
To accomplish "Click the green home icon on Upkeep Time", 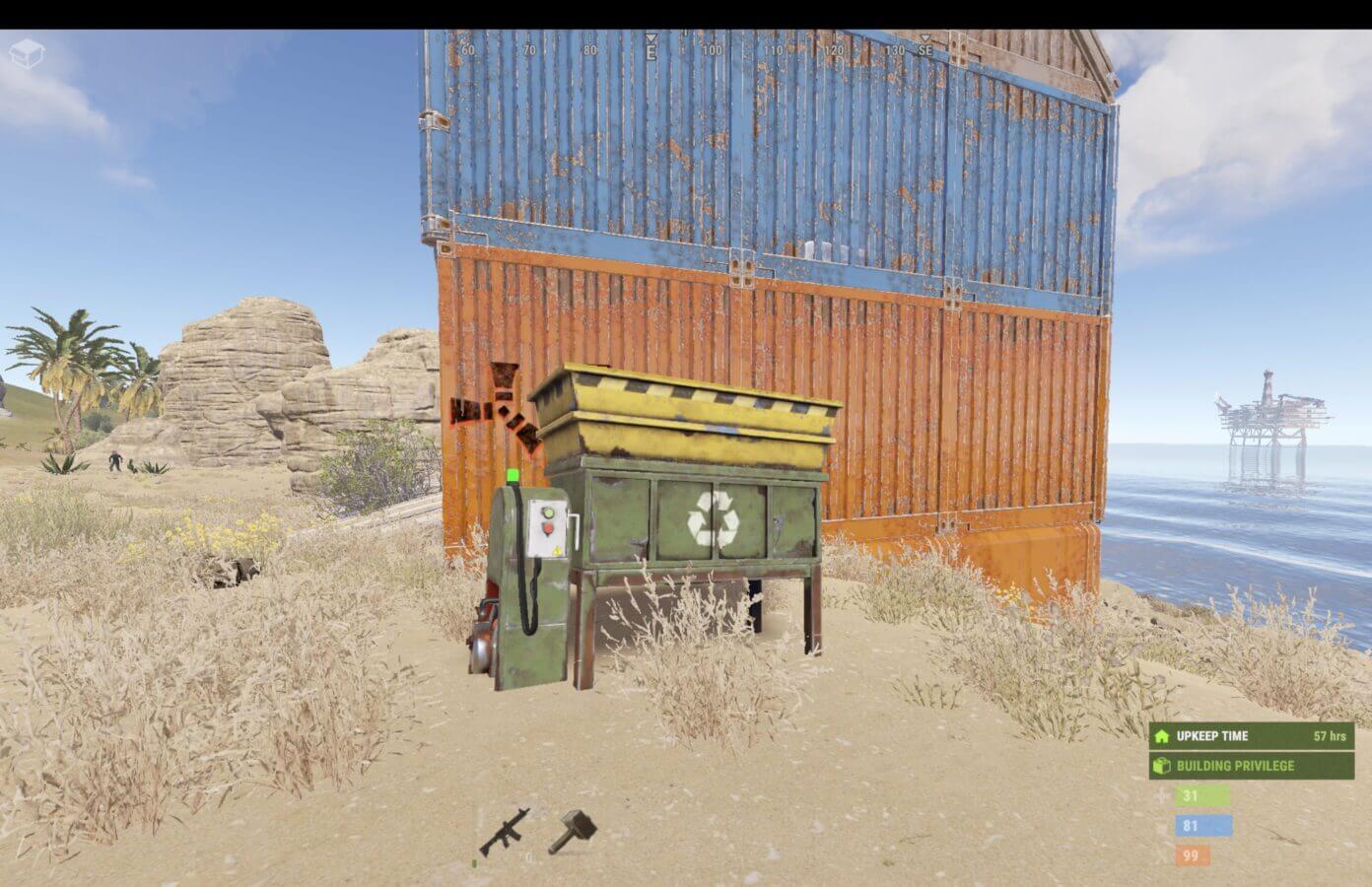I will click(1163, 736).
